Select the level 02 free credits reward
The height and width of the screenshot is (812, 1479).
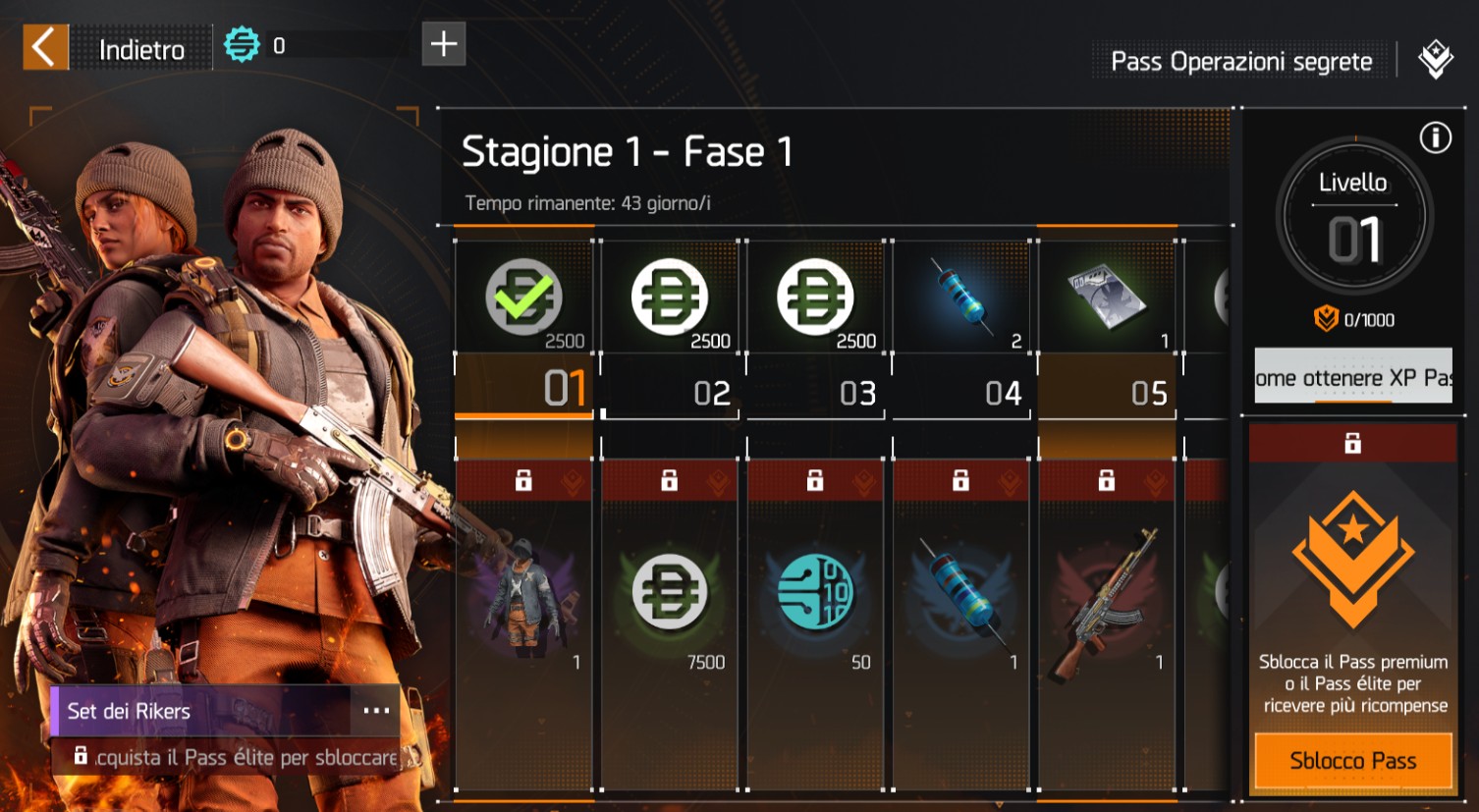[670, 298]
